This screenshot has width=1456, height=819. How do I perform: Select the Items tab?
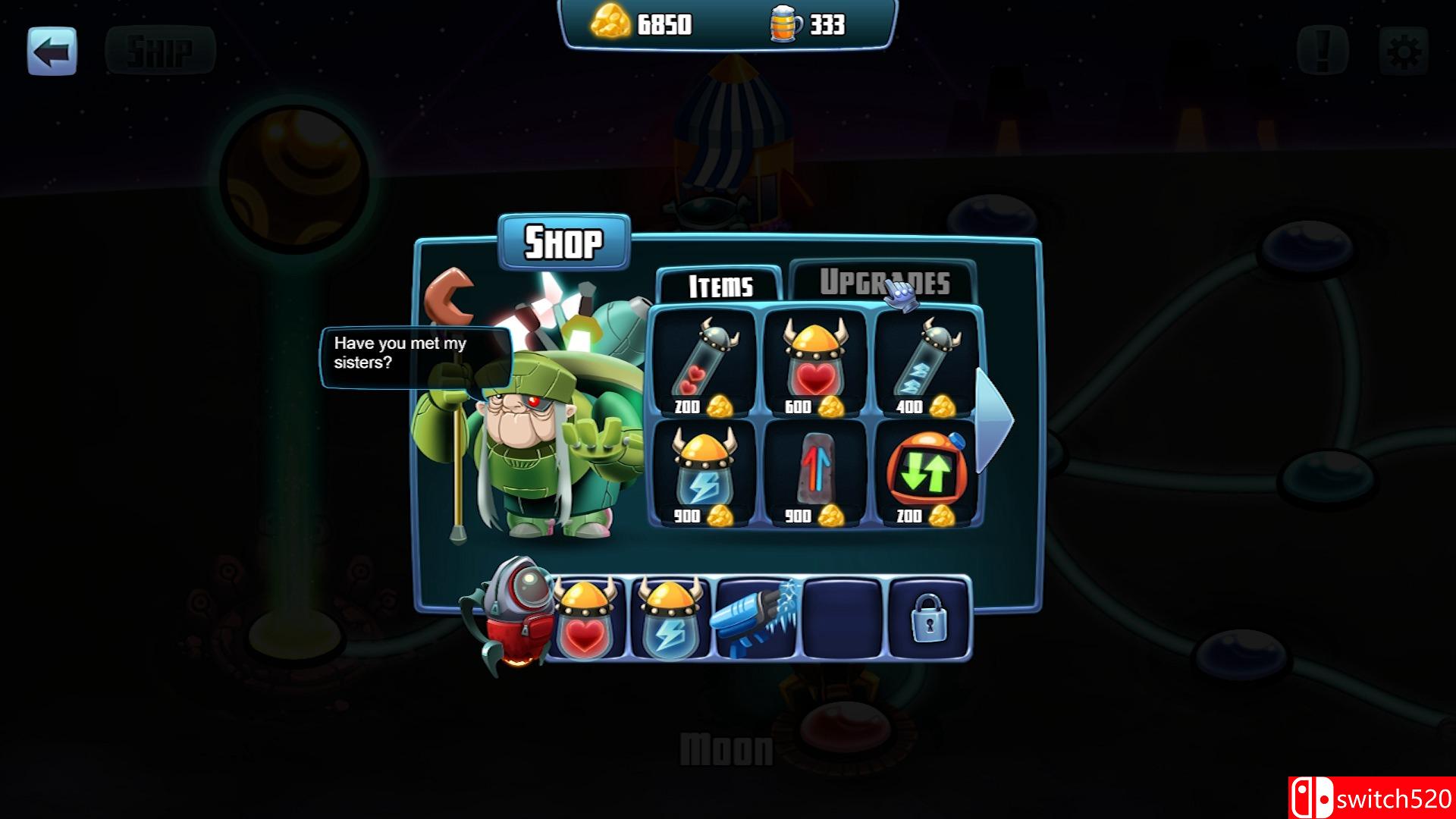720,286
